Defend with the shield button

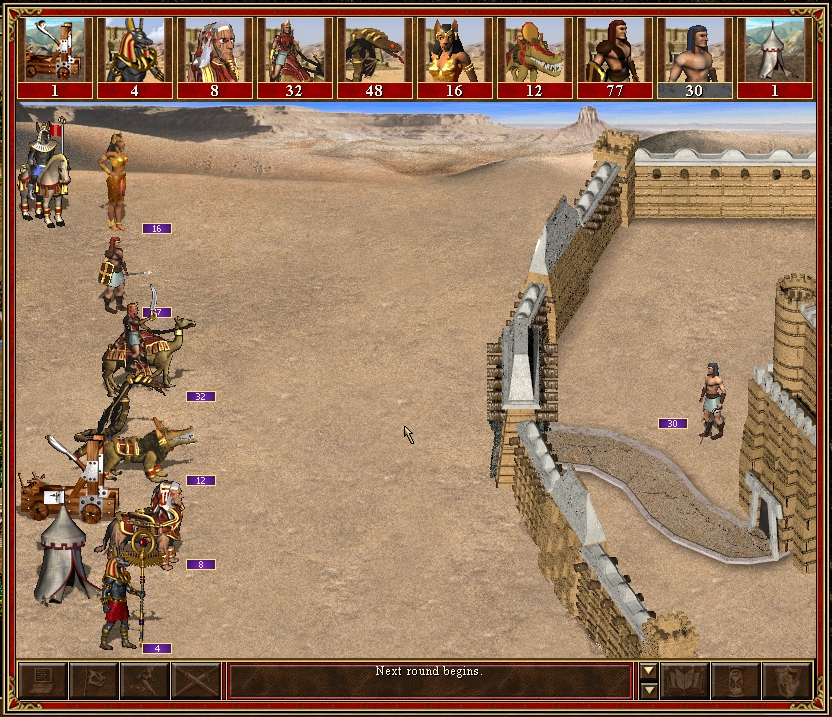[x=787, y=681]
